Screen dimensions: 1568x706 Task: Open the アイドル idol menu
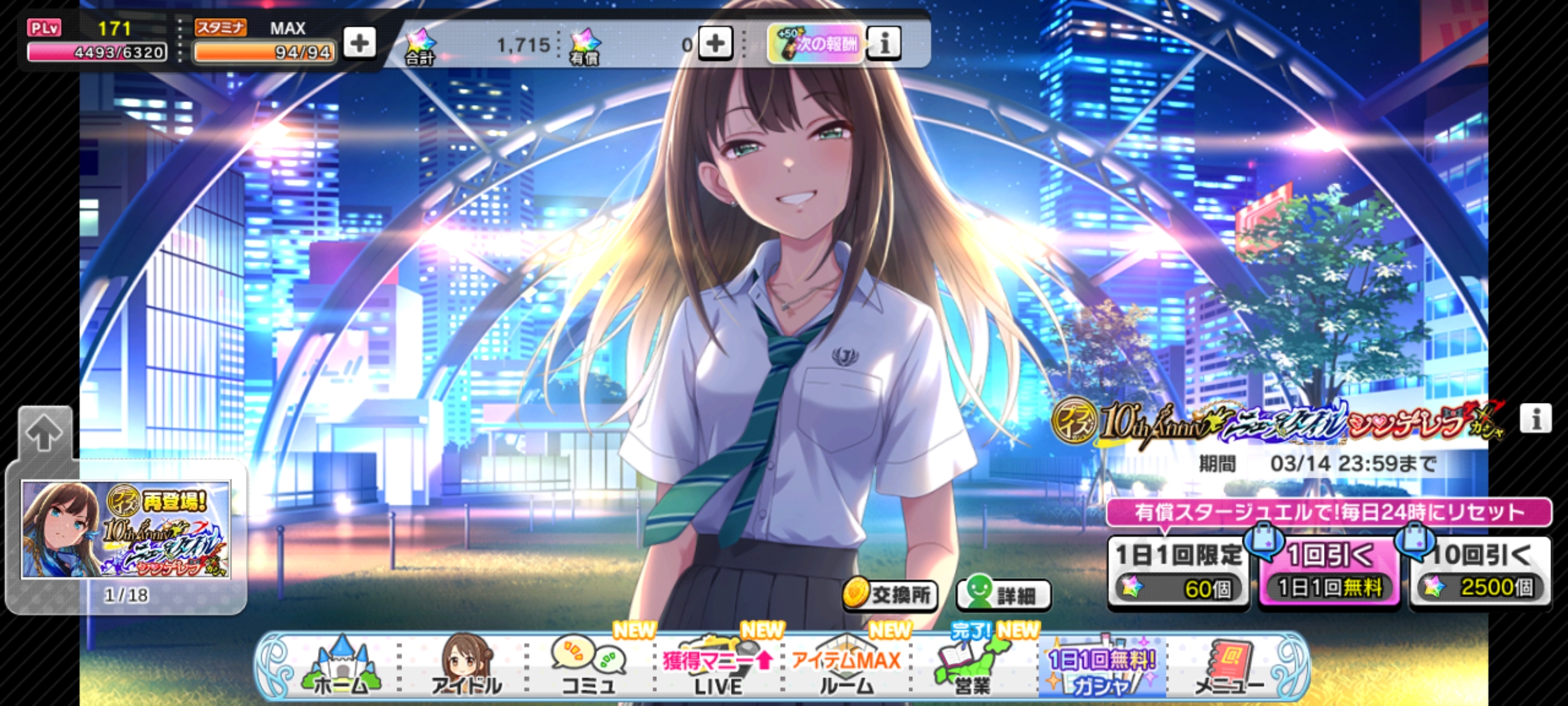click(466, 667)
